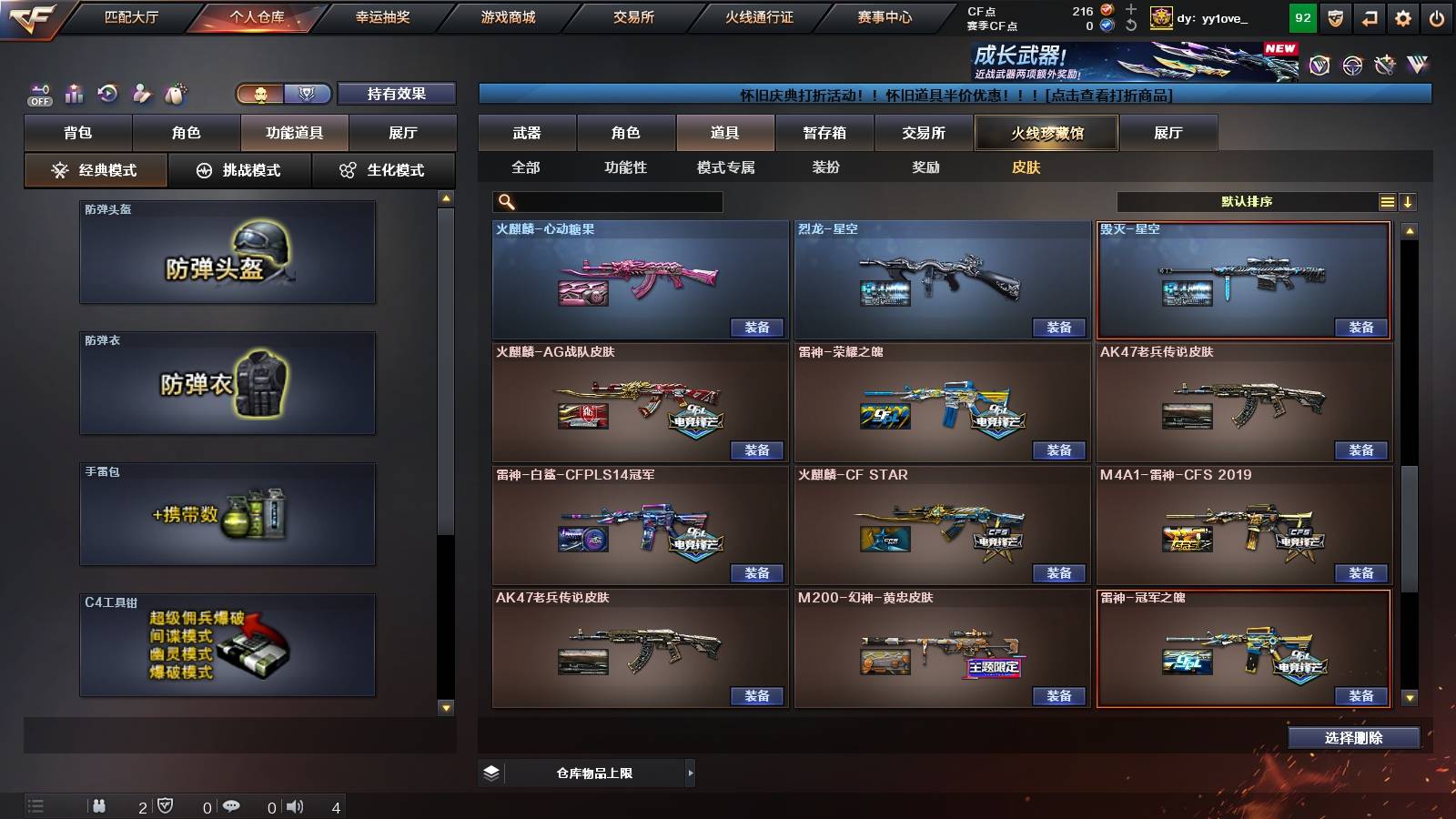Click the 选择删除 button
The image size is (1456, 819).
(x=1354, y=738)
